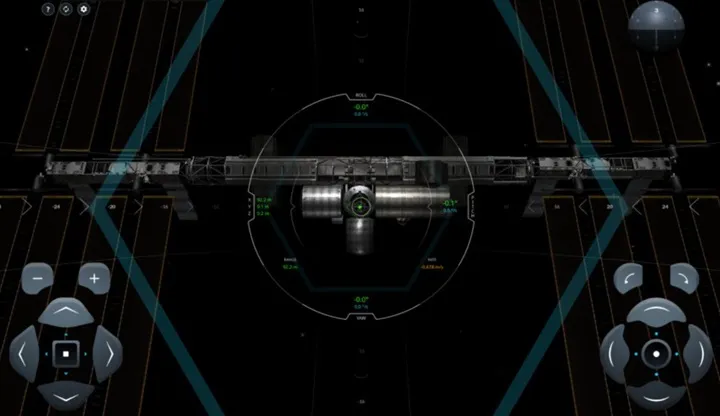Translate right with the right chevron button

coord(106,353)
